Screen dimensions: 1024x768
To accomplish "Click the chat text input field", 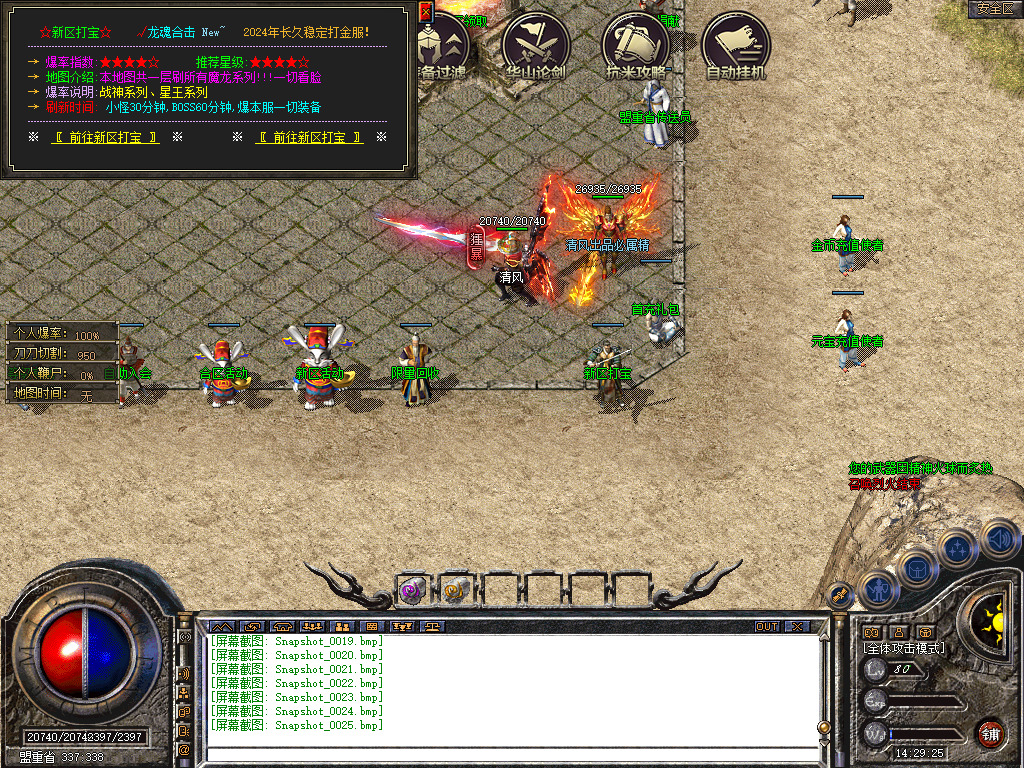I will [510, 753].
